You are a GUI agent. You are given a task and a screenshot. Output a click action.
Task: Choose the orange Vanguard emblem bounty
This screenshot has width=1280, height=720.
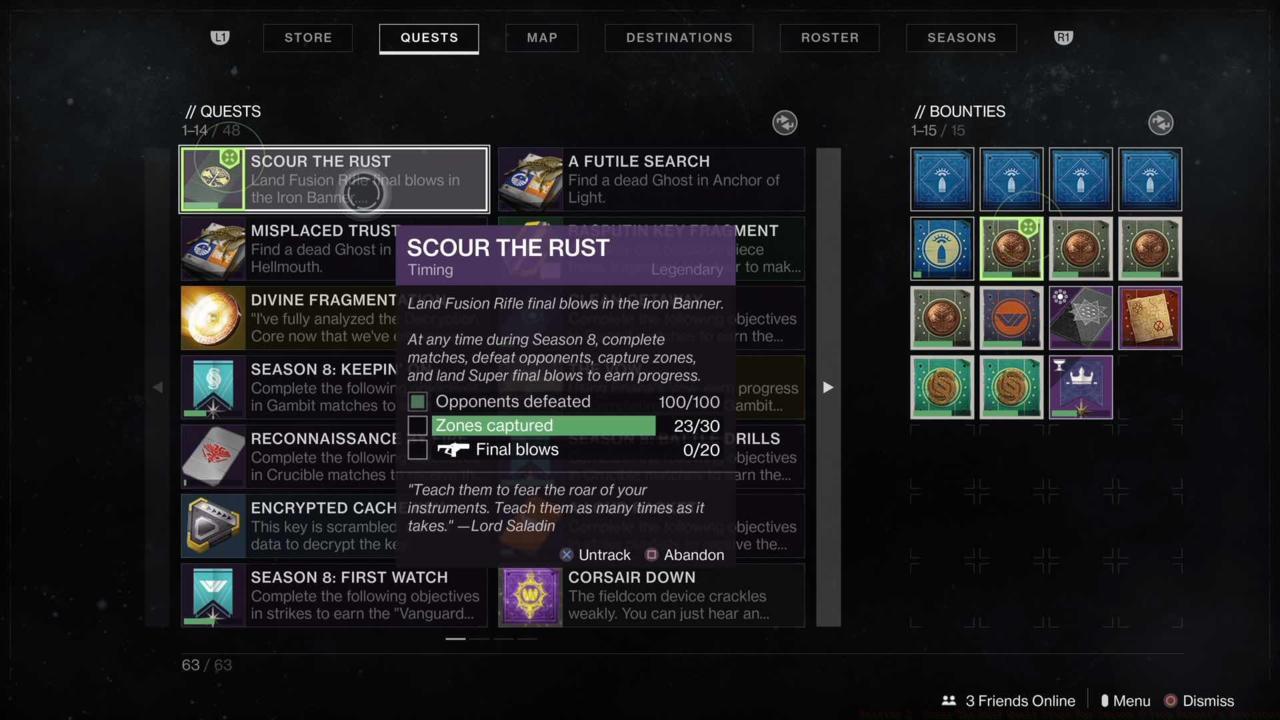click(1011, 318)
